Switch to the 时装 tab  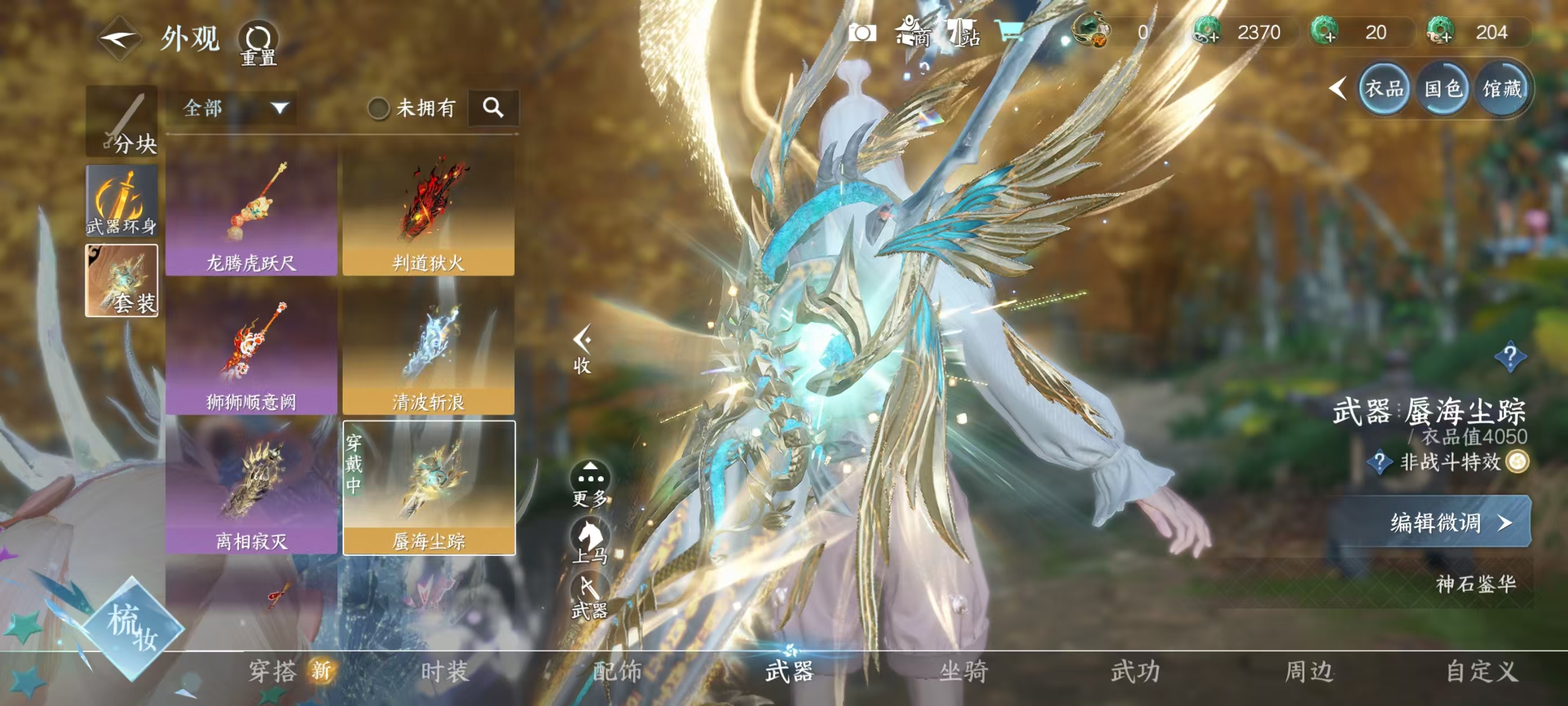tap(445, 672)
